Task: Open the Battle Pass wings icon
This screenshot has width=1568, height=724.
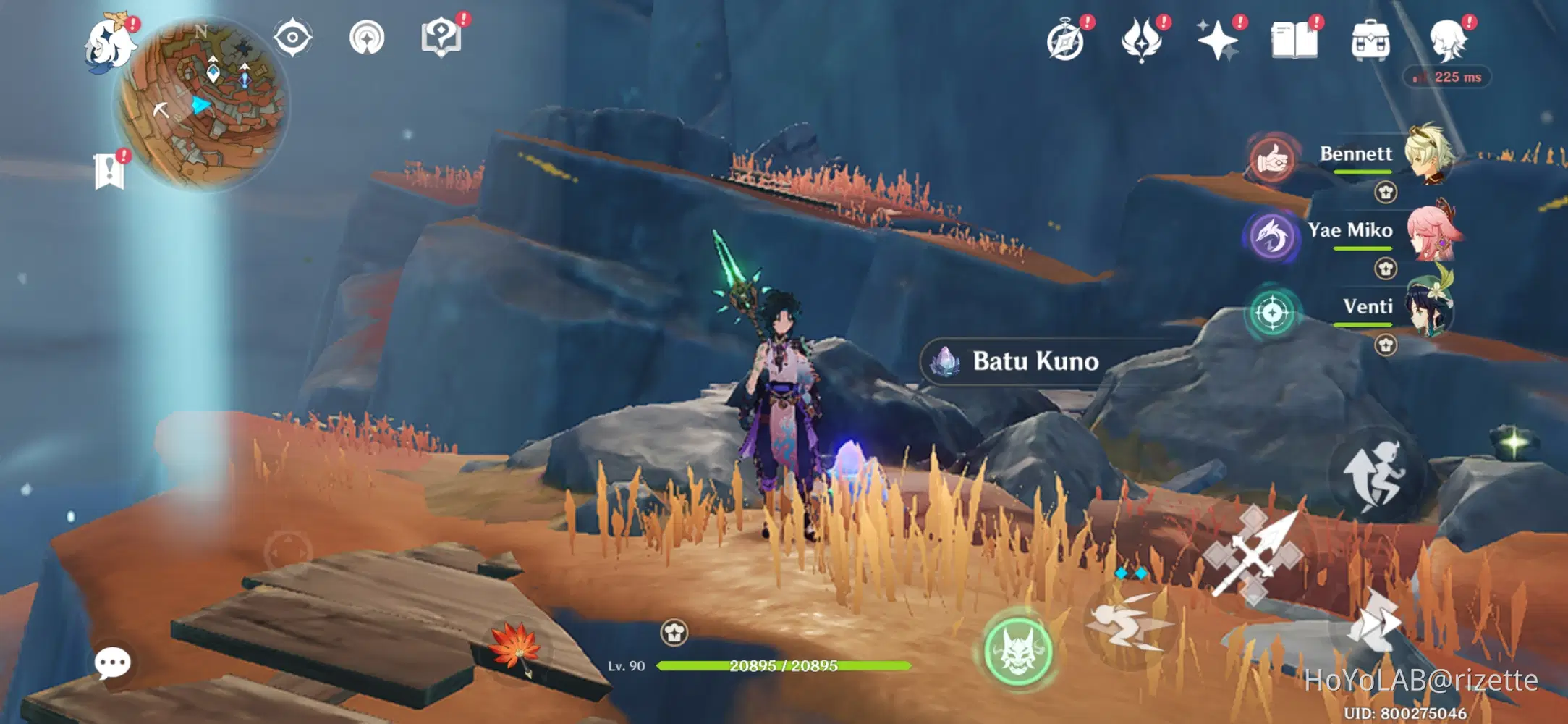Action: pyautogui.click(x=1141, y=40)
